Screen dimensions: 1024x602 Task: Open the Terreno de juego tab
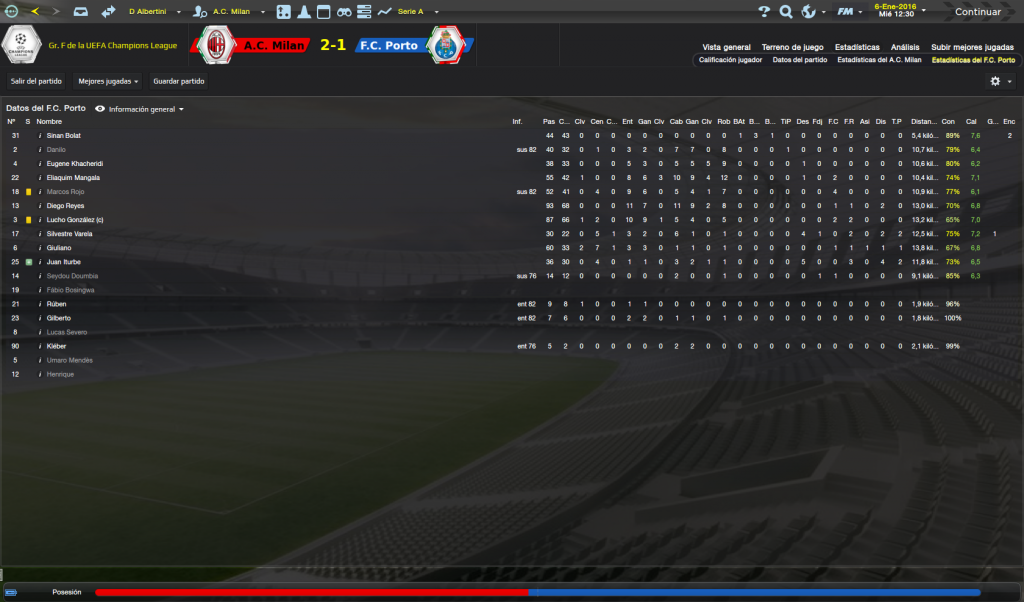(x=792, y=47)
